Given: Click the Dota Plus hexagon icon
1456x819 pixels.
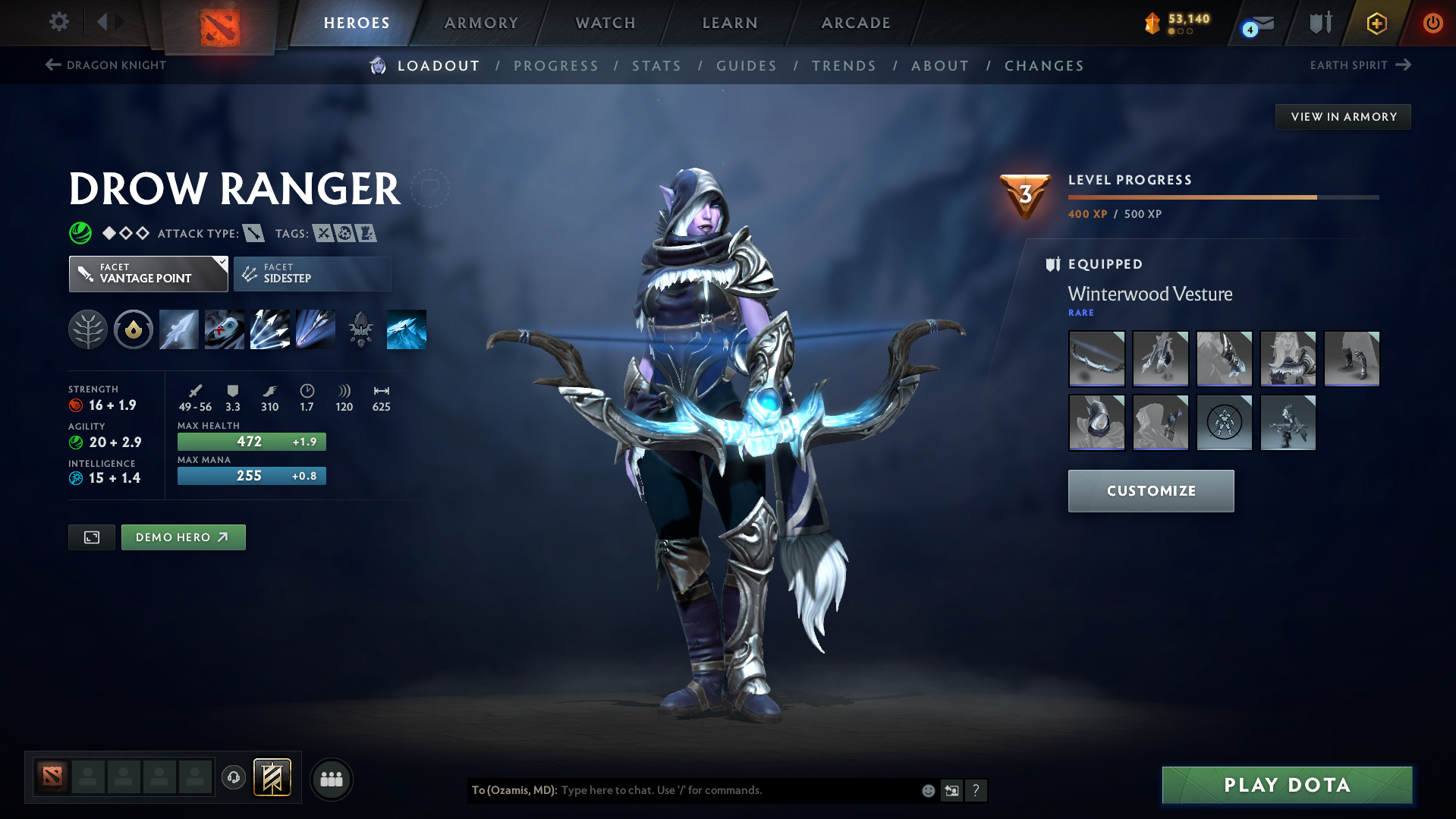Looking at the screenshot, I should coord(1376,23).
